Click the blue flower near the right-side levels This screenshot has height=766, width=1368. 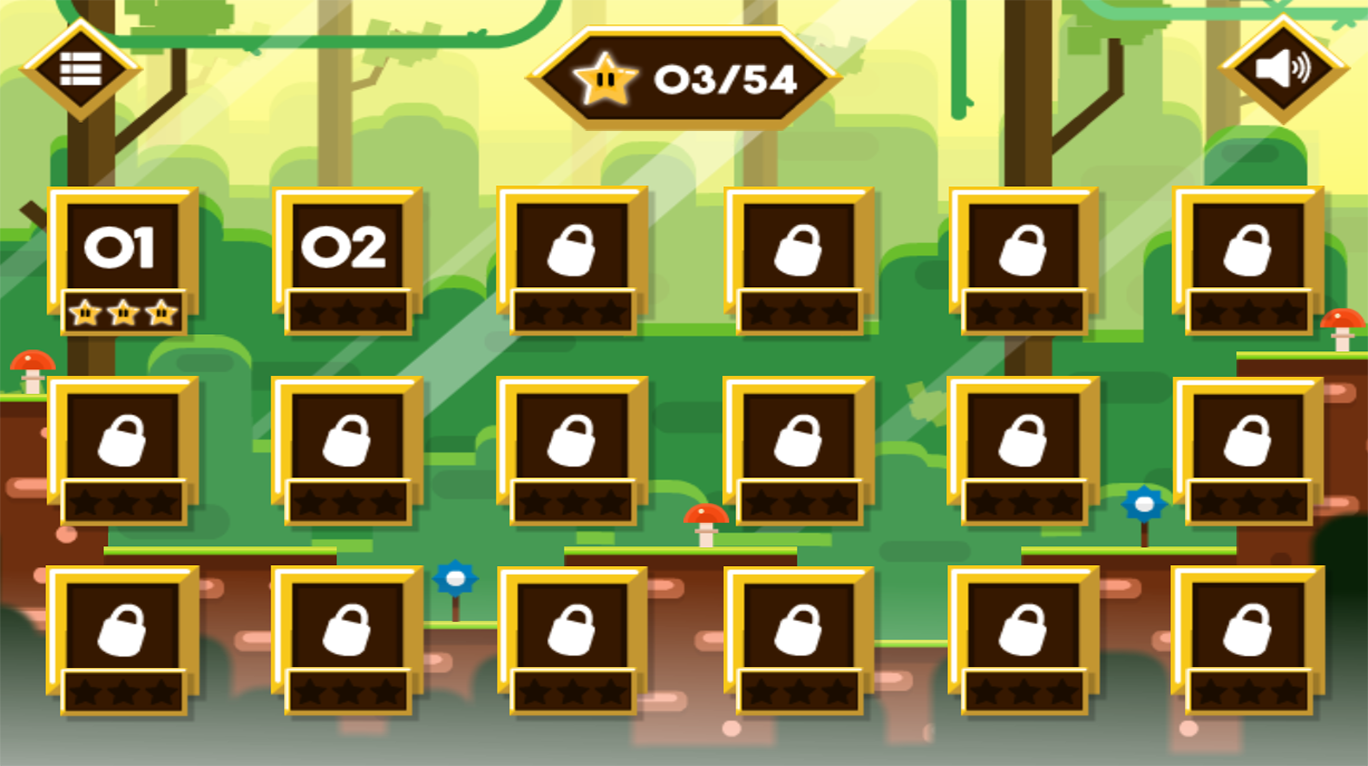[1142, 506]
